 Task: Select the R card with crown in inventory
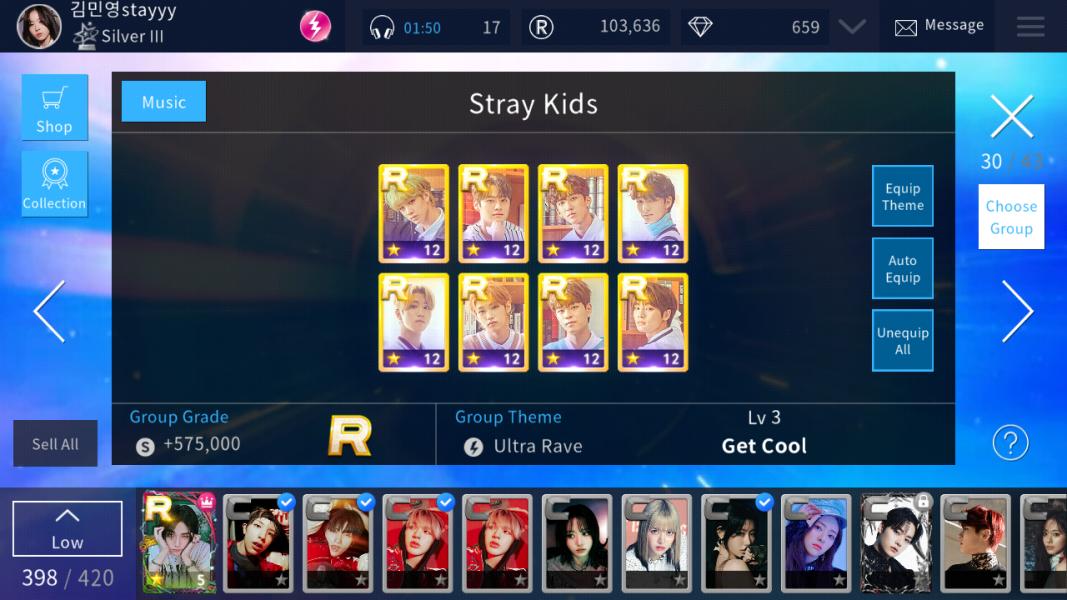click(179, 542)
